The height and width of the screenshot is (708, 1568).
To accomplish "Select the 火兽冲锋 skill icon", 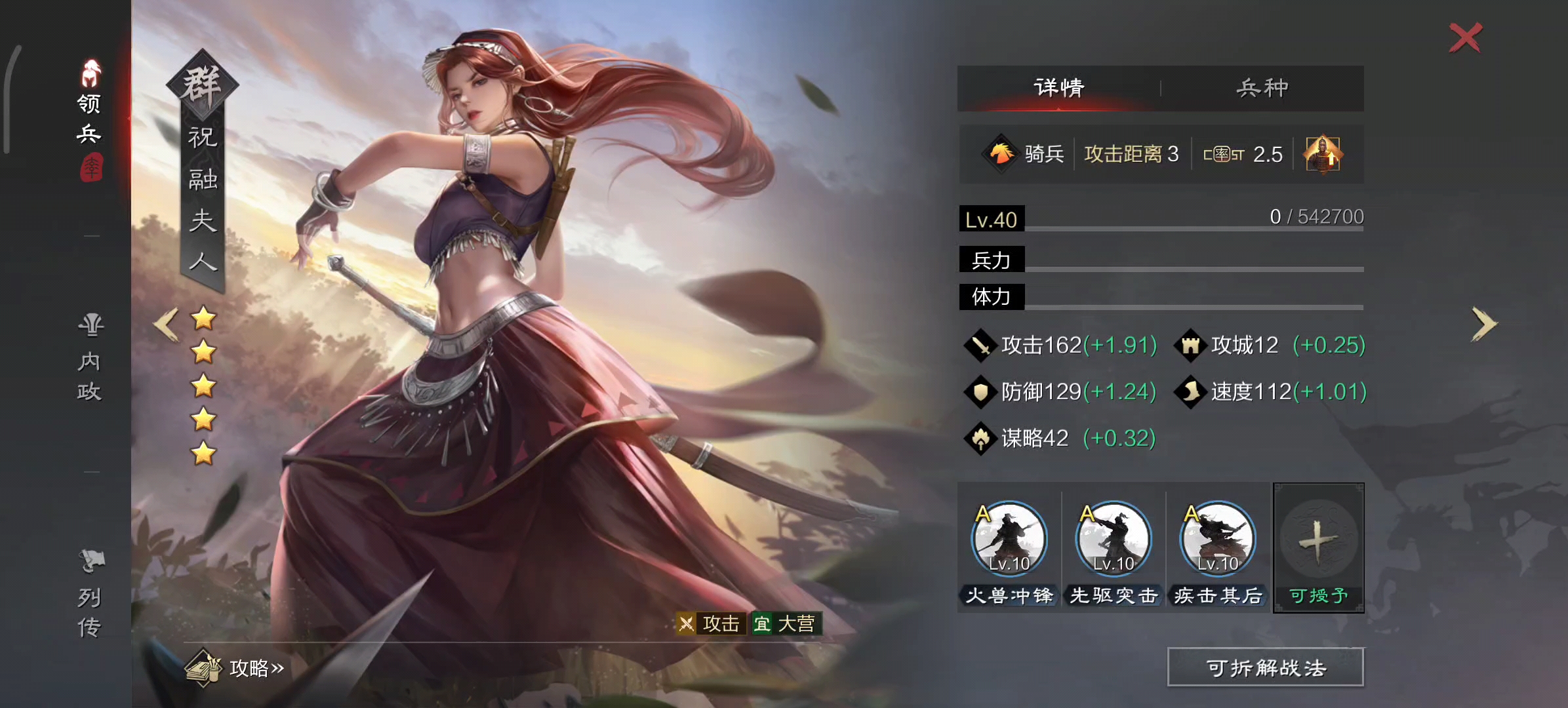I will pyautogui.click(x=1009, y=539).
